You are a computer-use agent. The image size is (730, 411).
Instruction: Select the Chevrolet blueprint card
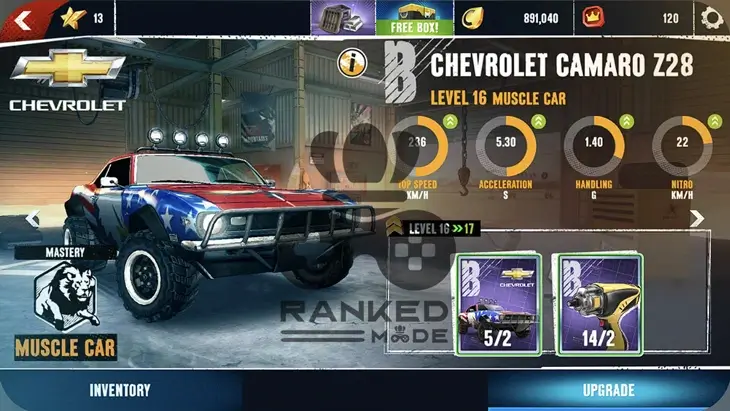[x=498, y=304]
